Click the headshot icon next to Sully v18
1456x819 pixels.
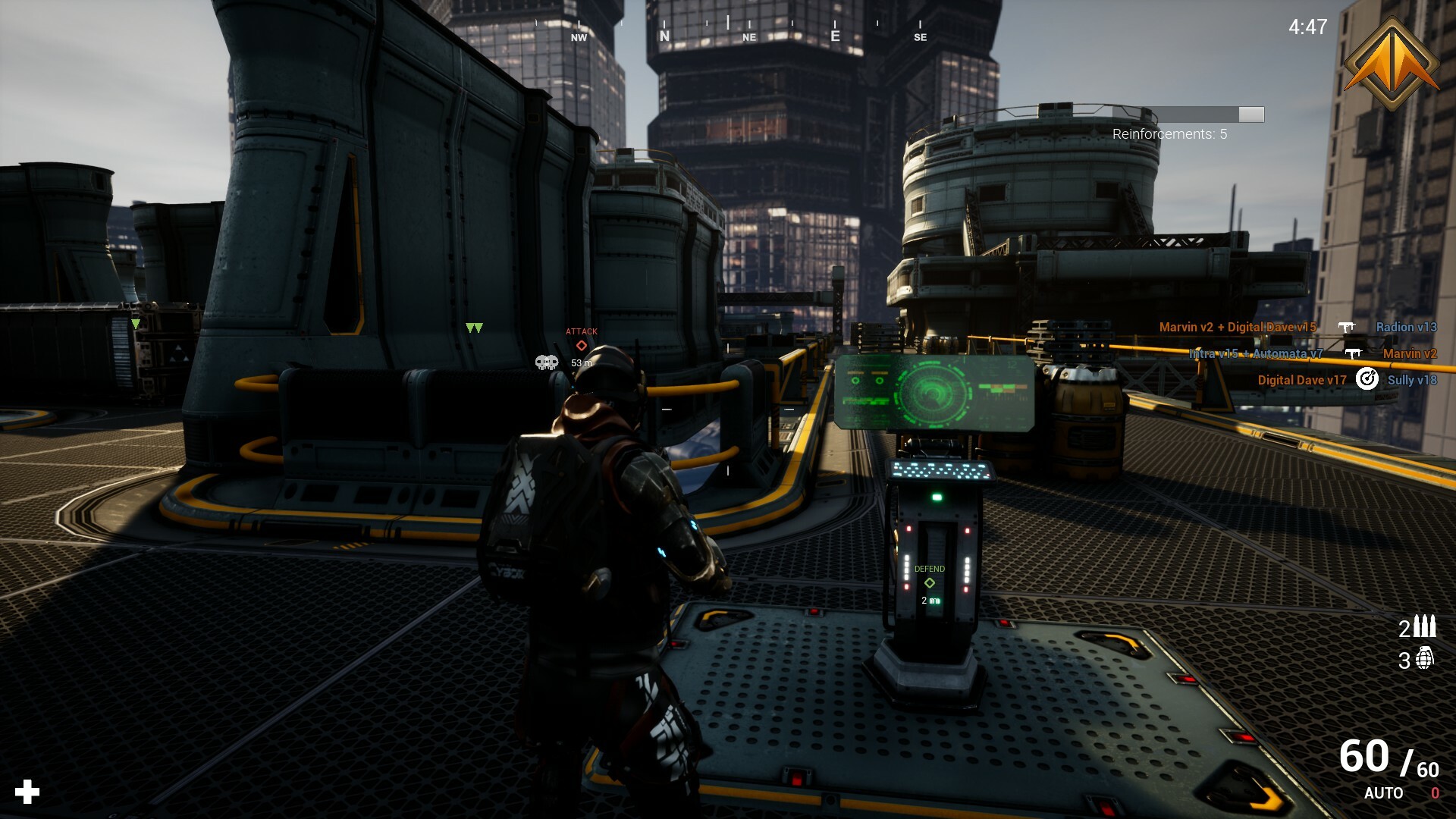coord(1367,380)
